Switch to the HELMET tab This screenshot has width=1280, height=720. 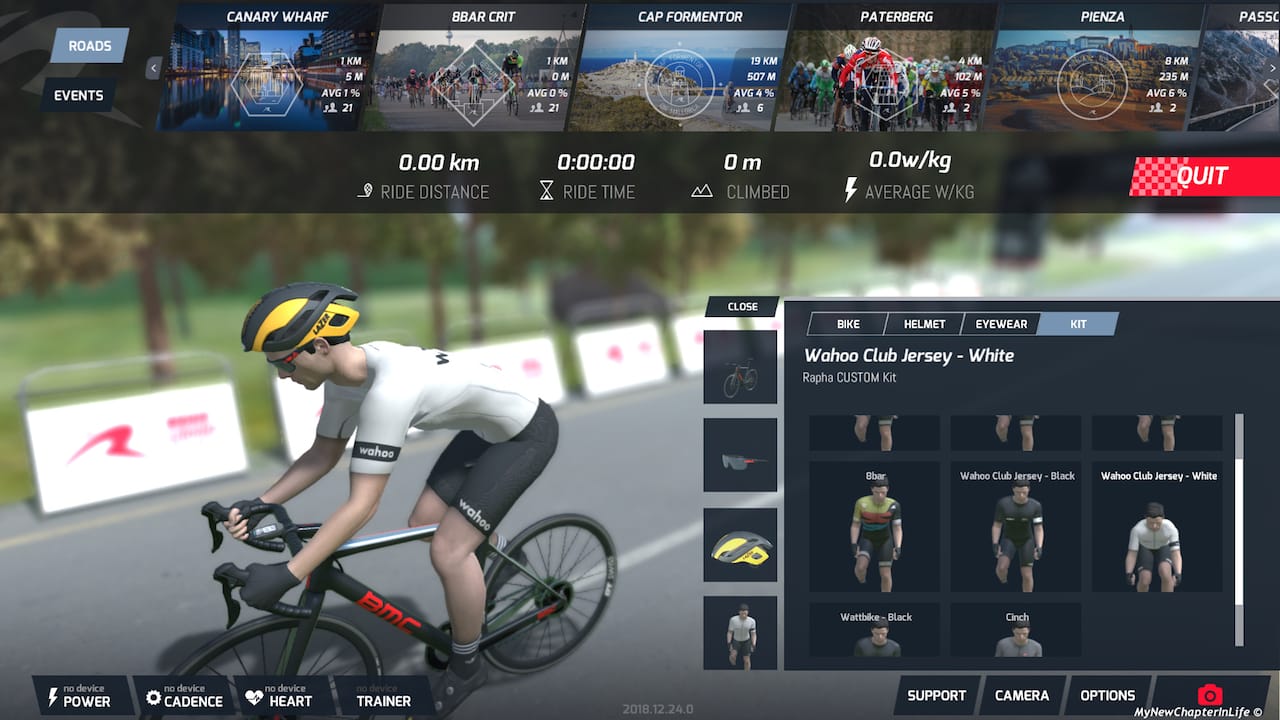click(923, 323)
